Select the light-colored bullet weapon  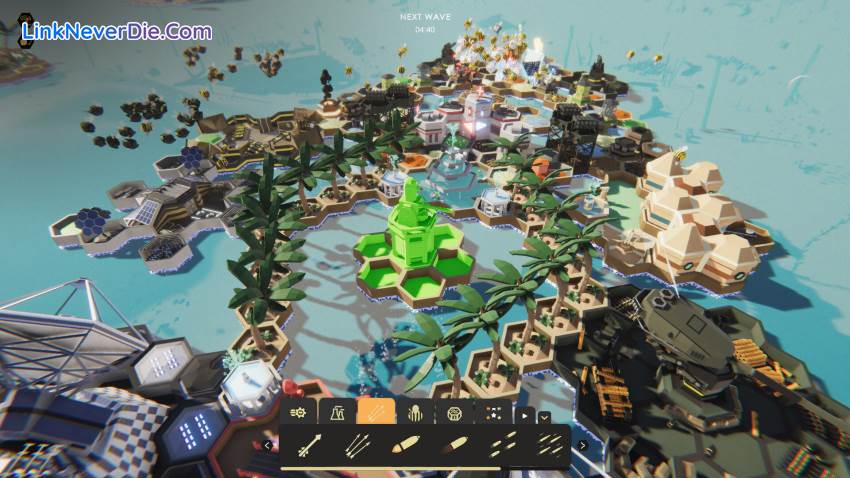pos(405,444)
